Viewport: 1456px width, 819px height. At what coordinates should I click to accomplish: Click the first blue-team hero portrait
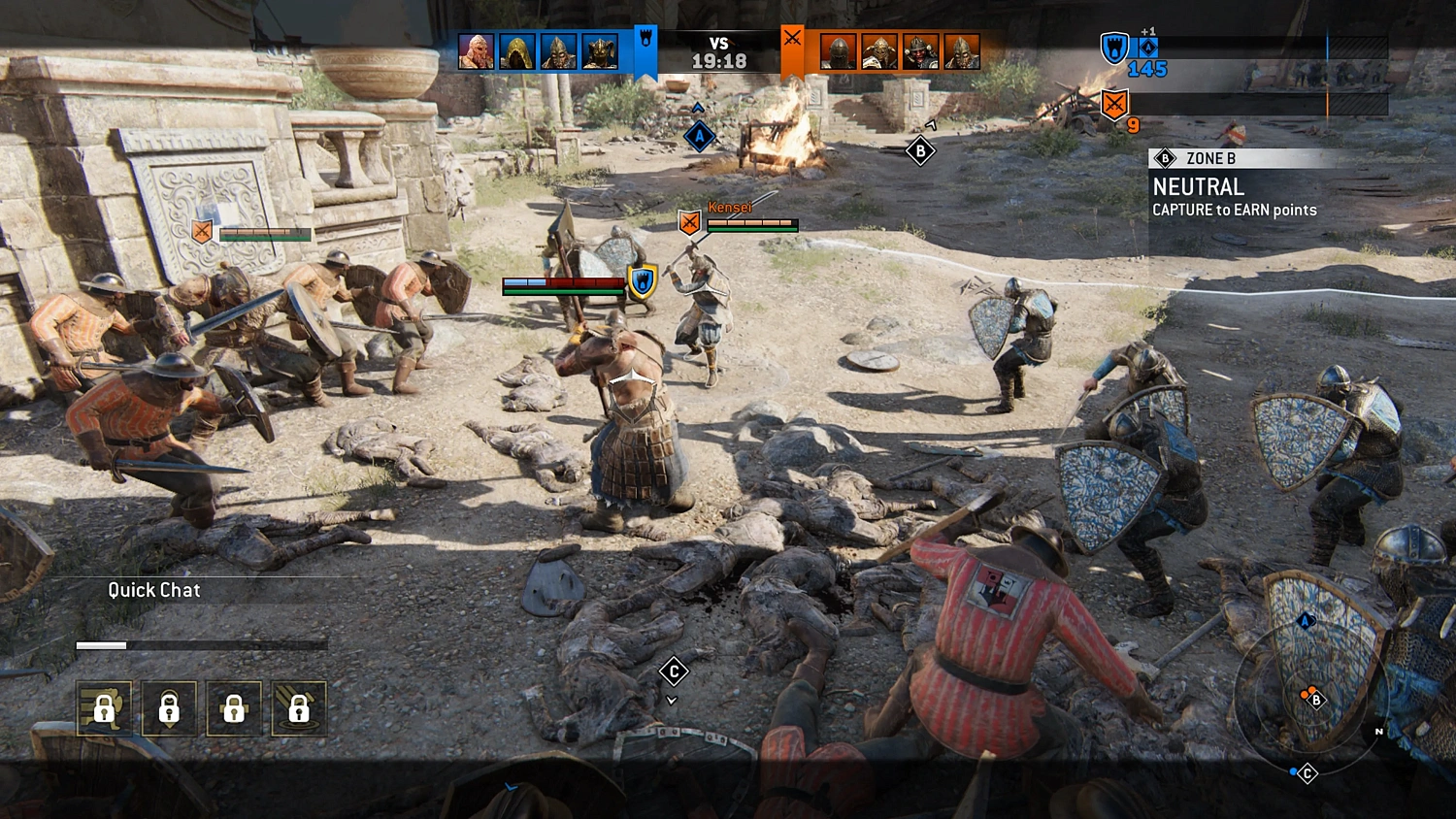(475, 50)
